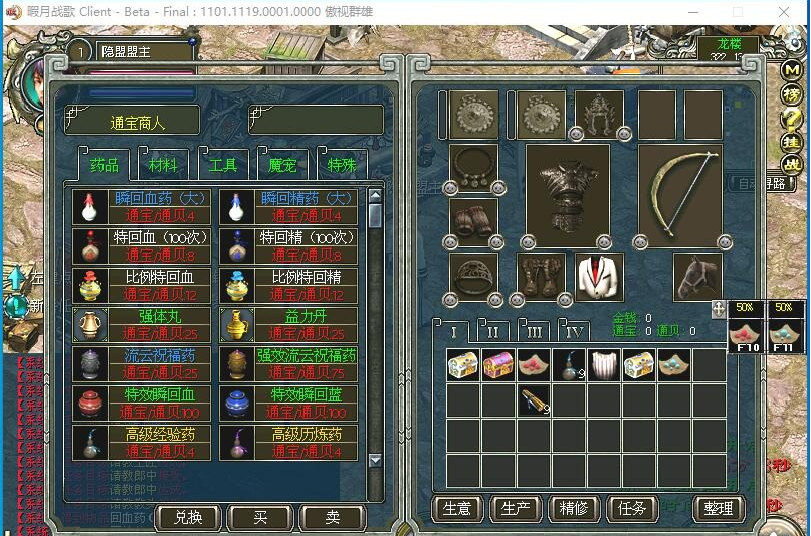Click the 卖 sell button
Screen dimensions: 811x536
click(332, 516)
